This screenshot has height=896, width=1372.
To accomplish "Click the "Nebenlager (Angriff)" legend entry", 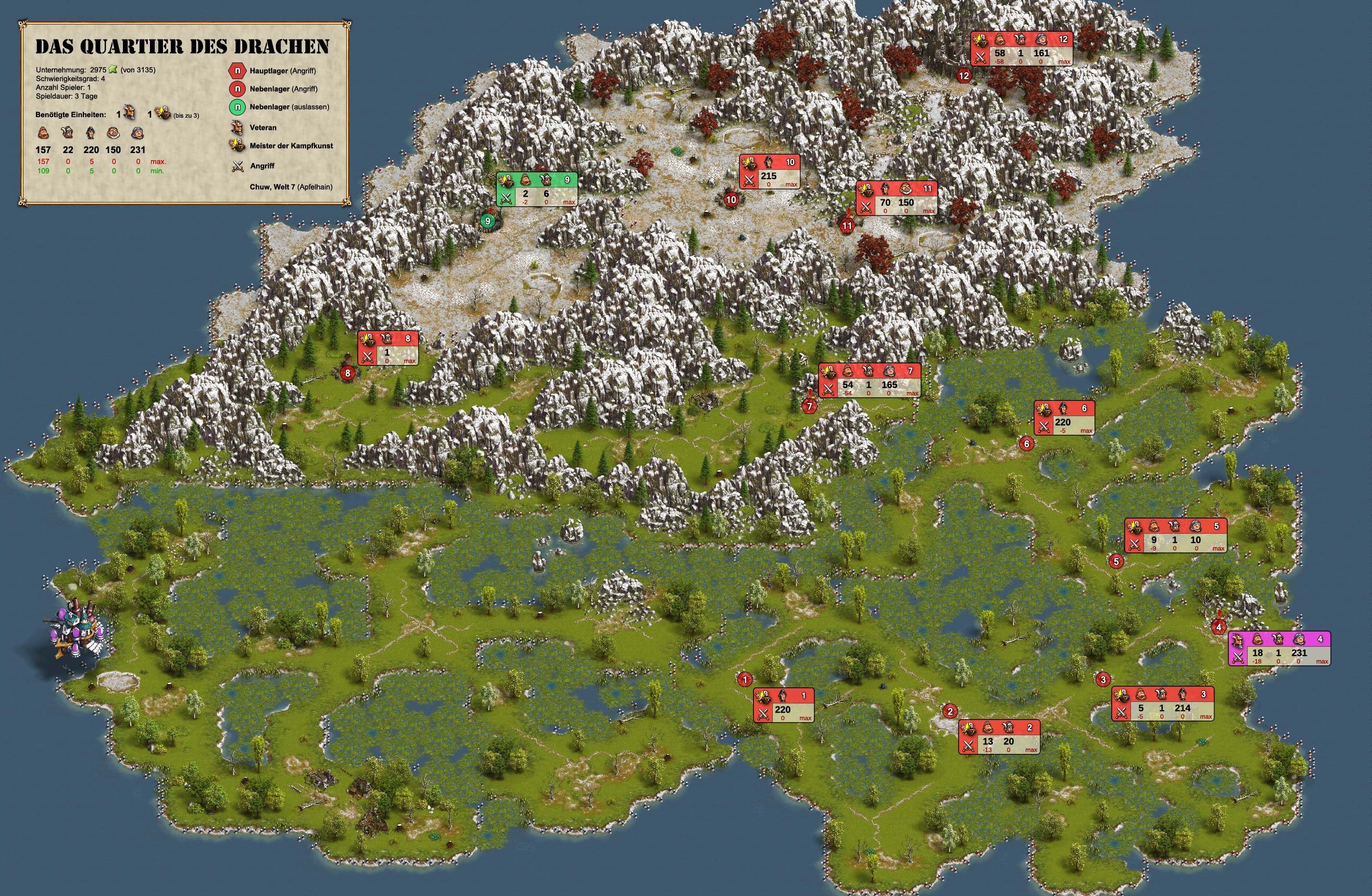I will (283, 89).
